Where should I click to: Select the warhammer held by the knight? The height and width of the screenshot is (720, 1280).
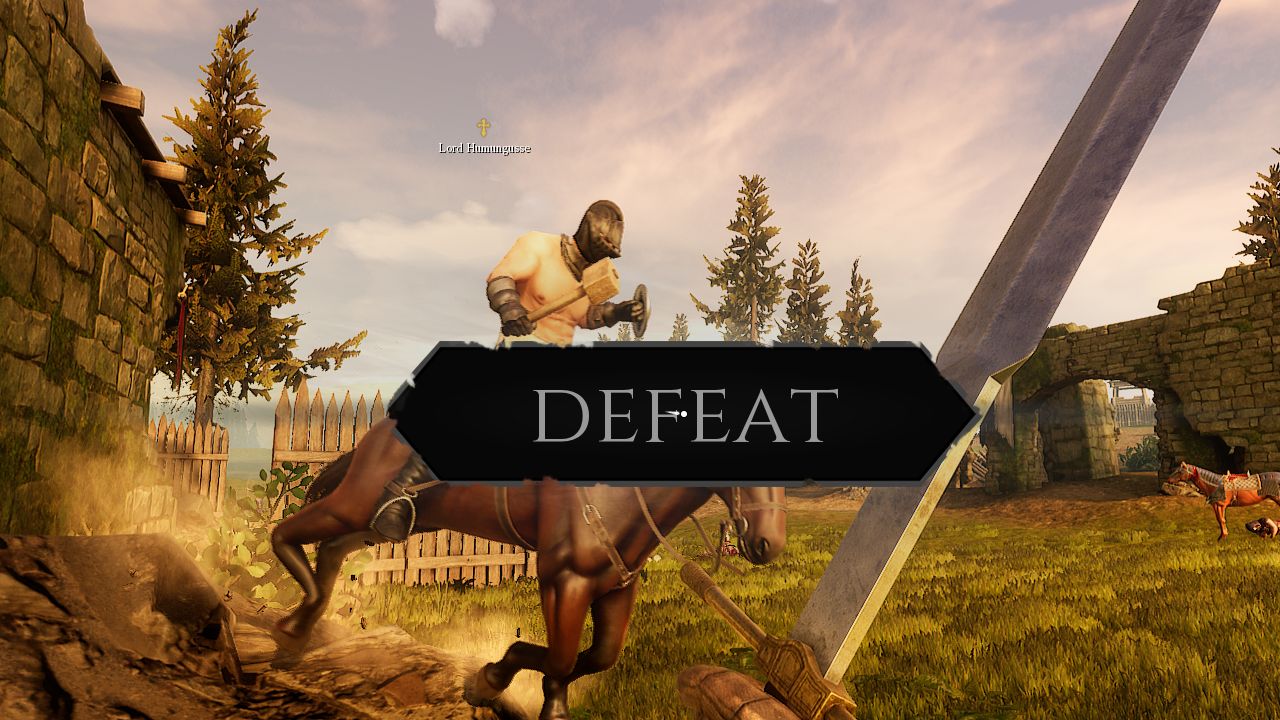(600, 280)
